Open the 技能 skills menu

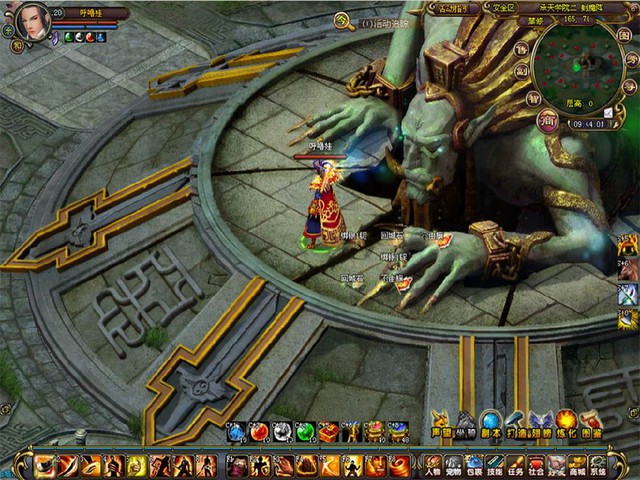pos(495,465)
